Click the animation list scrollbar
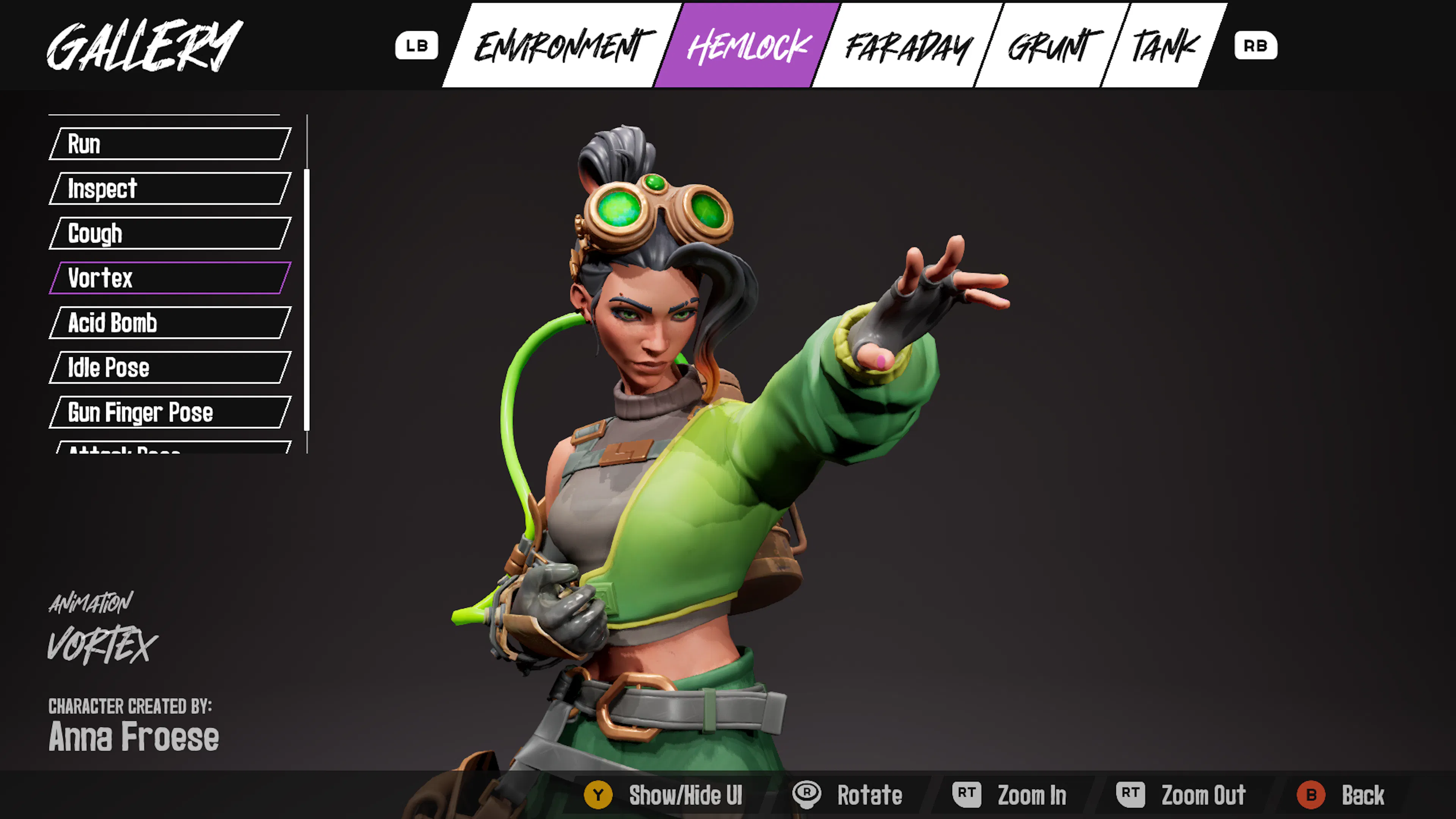Image resolution: width=1456 pixels, height=819 pixels. (x=307, y=300)
